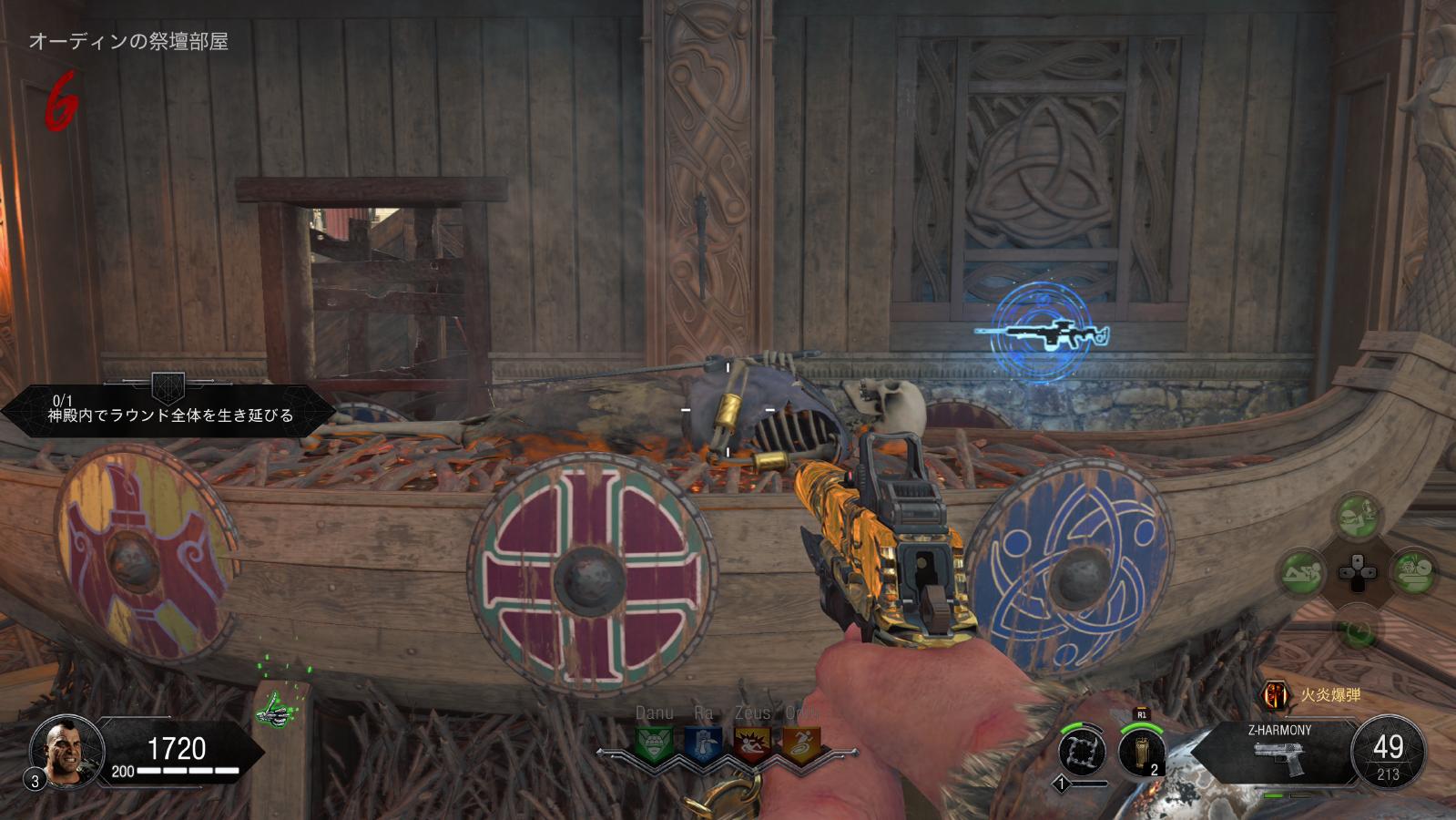Activate the spiked ring special weapon icon
The width and height of the screenshot is (1456, 820).
(1082, 753)
